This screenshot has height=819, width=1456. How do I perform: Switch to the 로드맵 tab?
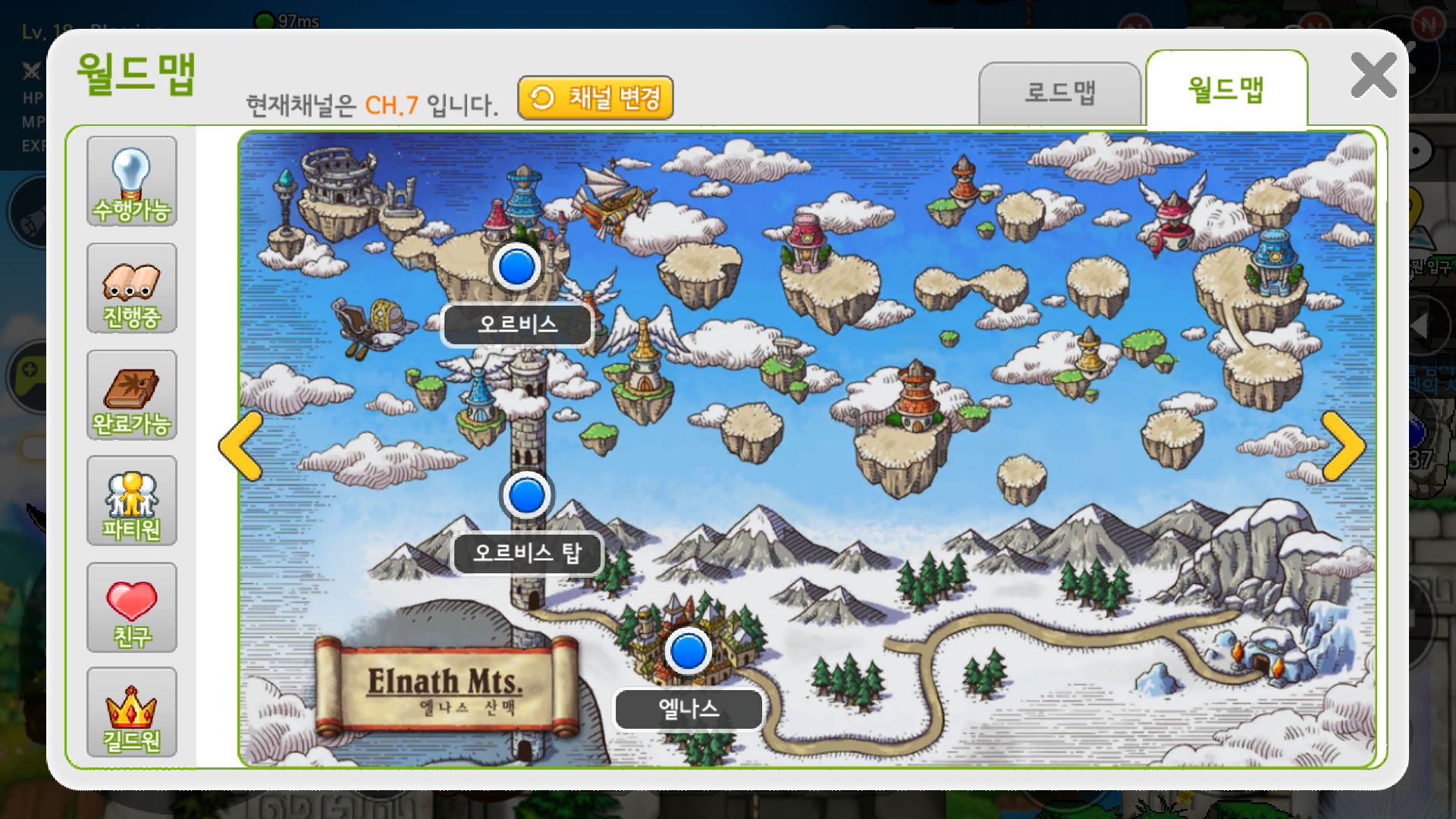click(x=1060, y=92)
